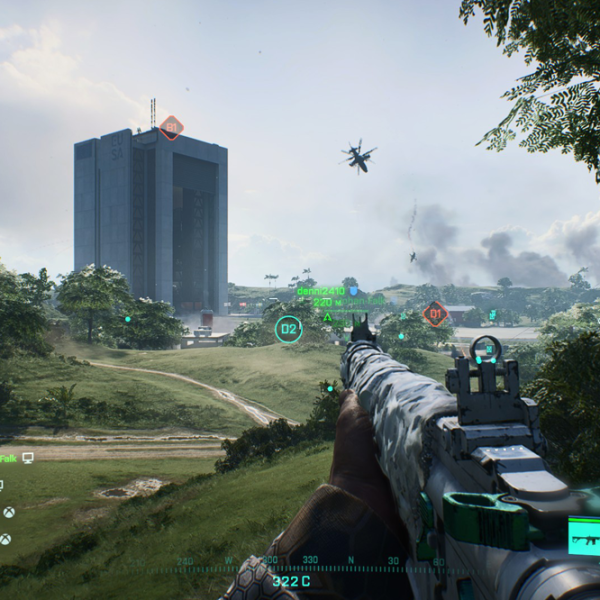Select the red D1 objective marker

[435, 314]
